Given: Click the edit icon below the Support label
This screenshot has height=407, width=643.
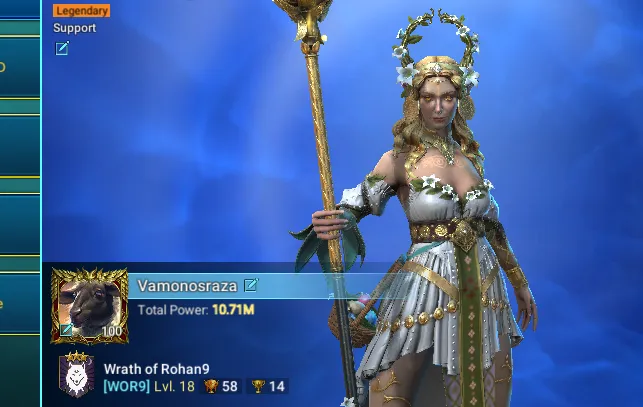Looking at the screenshot, I should coord(62,48).
